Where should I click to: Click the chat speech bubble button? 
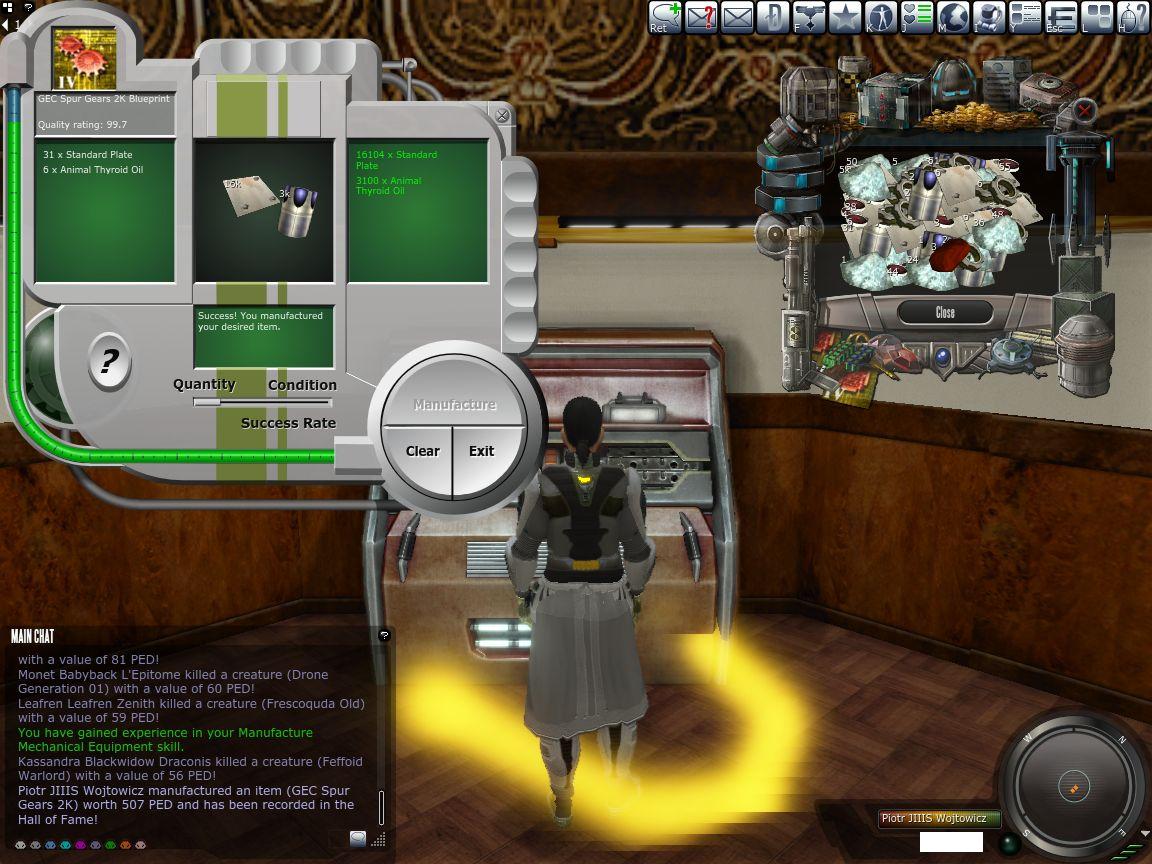tap(358, 838)
